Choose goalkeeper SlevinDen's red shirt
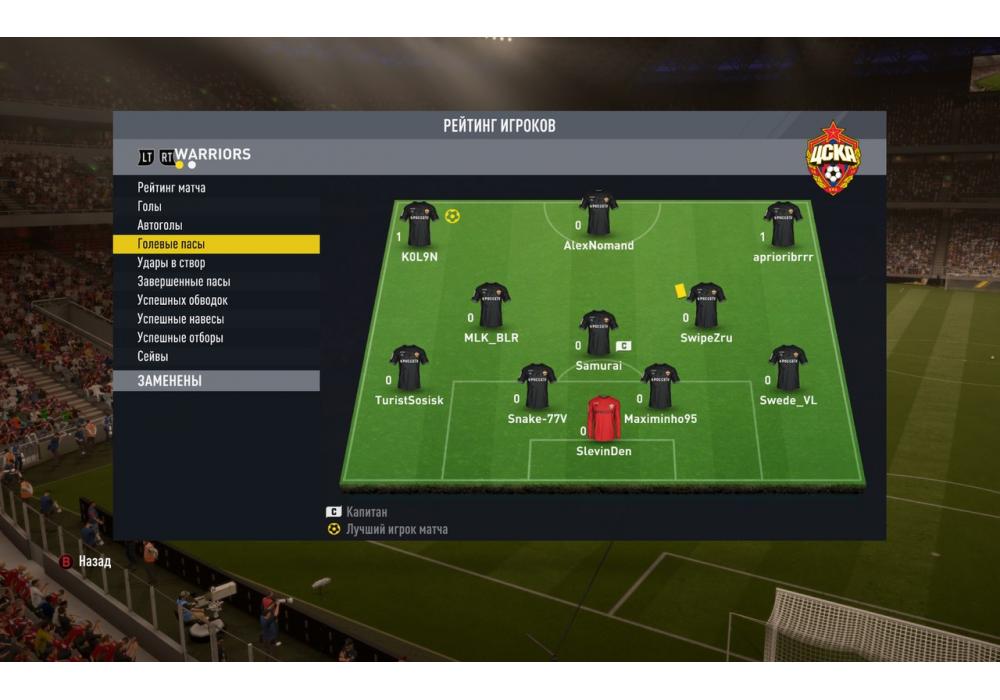 604,418
